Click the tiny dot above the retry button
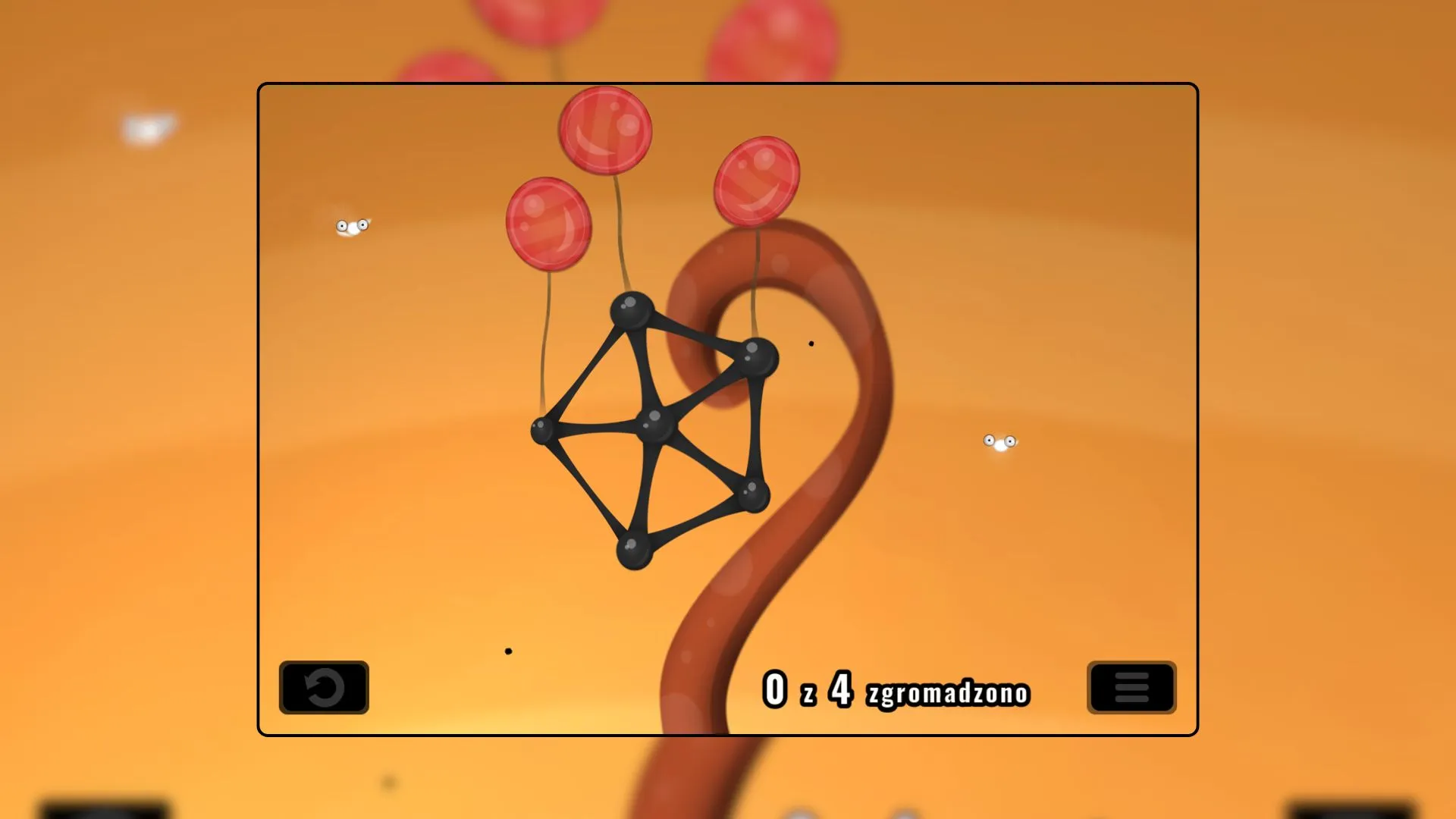The image size is (1456, 819). [x=507, y=649]
